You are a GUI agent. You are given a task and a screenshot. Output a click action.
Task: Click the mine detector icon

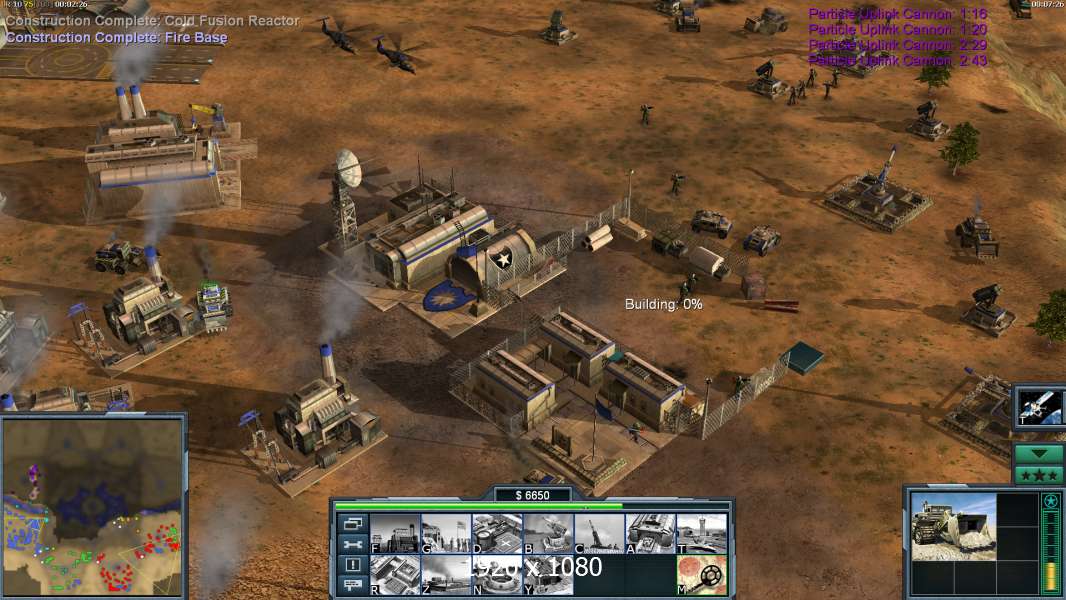pos(701,574)
